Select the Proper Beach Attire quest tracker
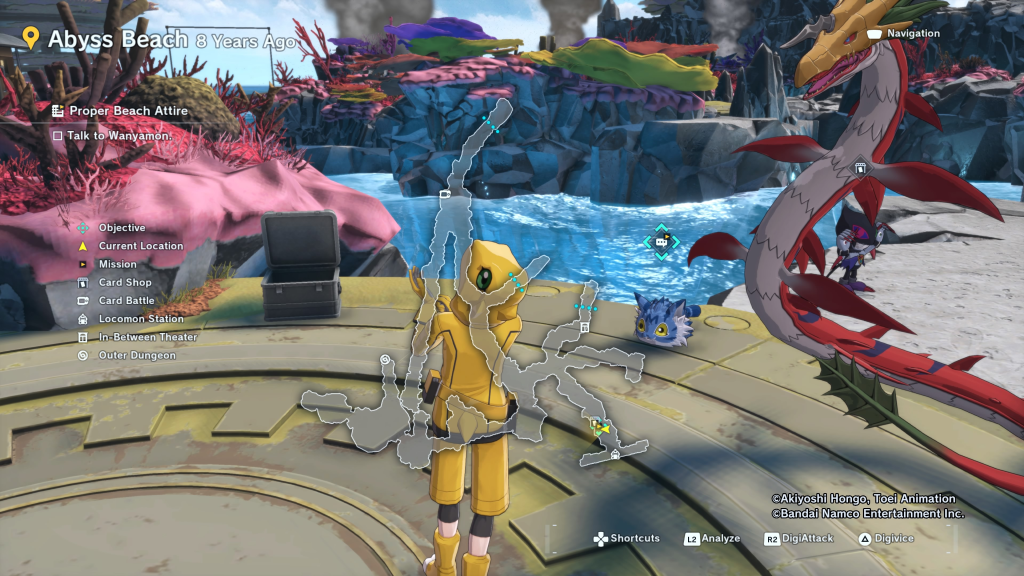The width and height of the screenshot is (1024, 576). [x=128, y=111]
